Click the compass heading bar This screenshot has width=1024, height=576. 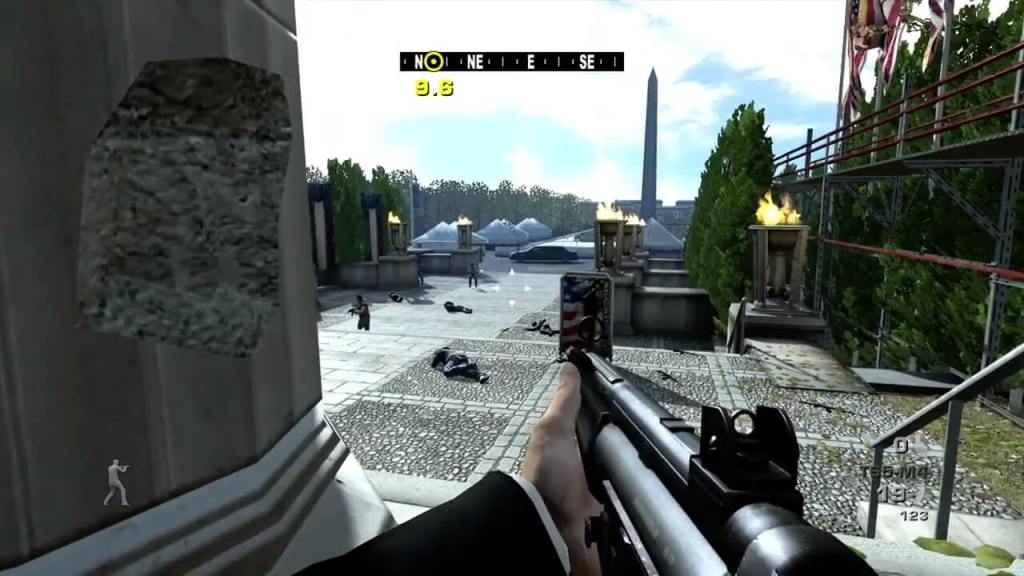[511, 61]
